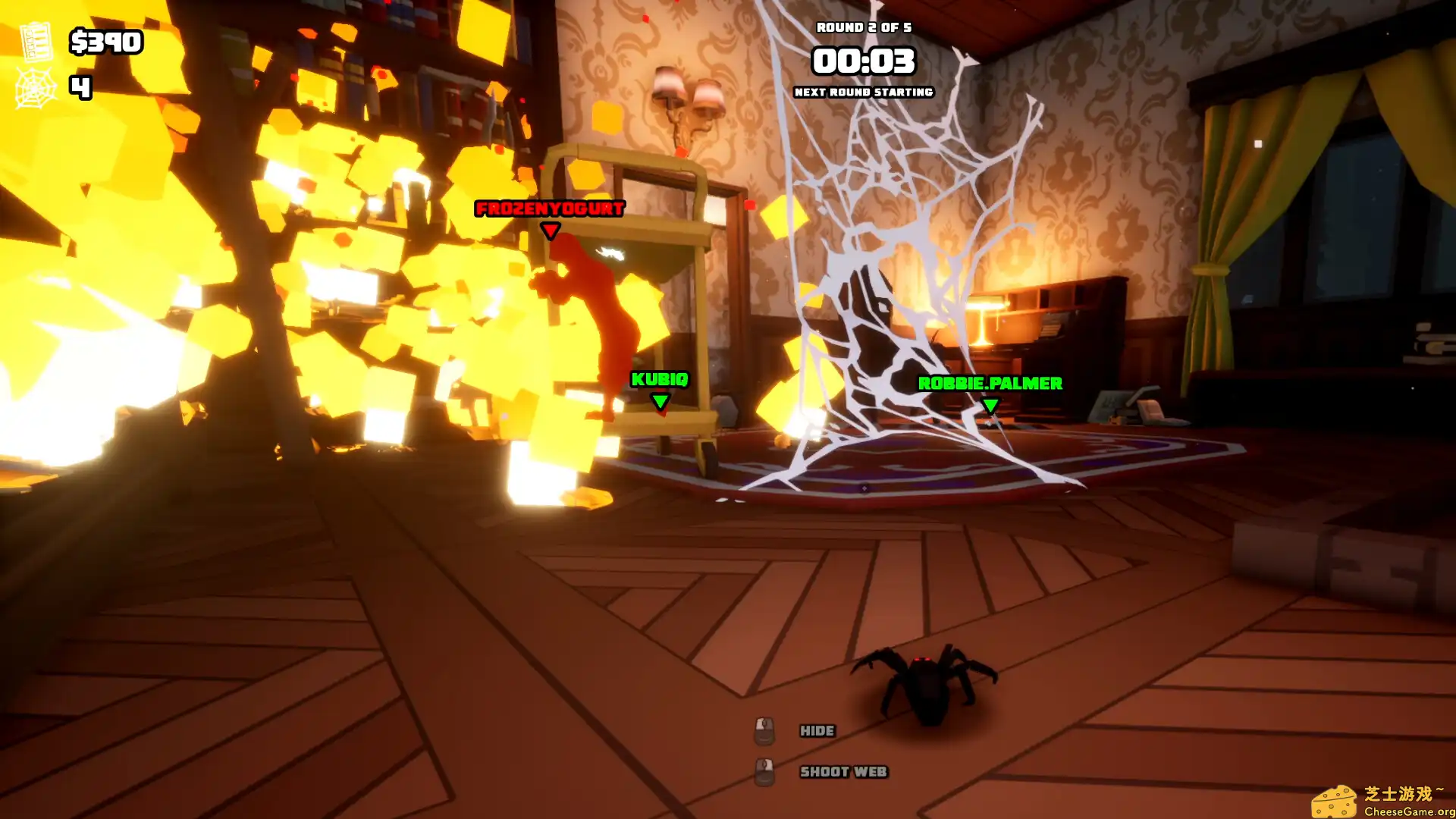Screen dimensions: 1456x819
Task: Click the HIDE text label
Action: click(817, 730)
